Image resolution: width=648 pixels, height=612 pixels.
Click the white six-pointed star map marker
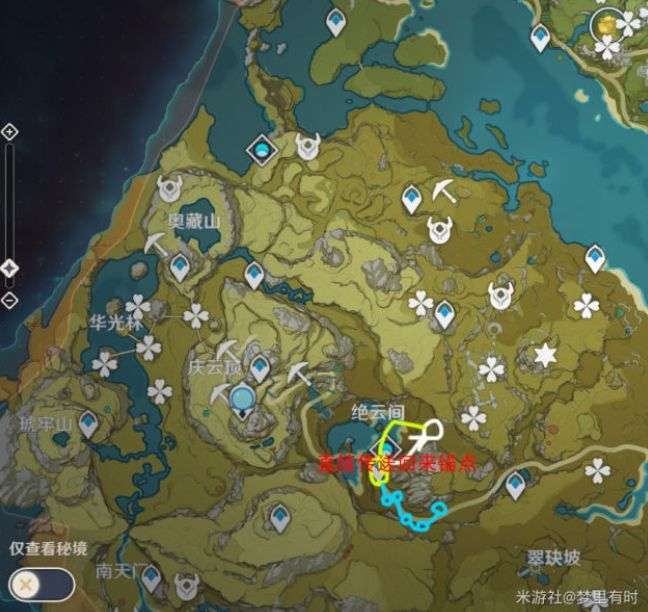click(545, 354)
